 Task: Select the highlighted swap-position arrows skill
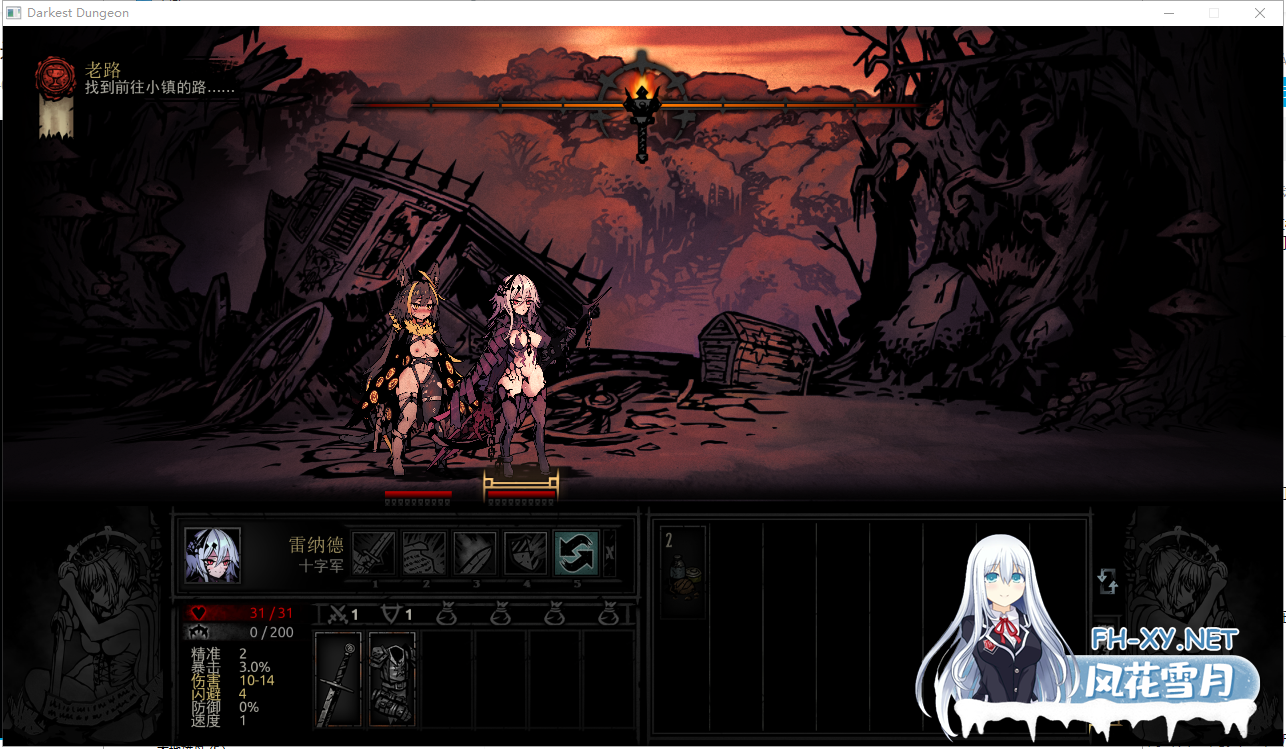point(575,553)
